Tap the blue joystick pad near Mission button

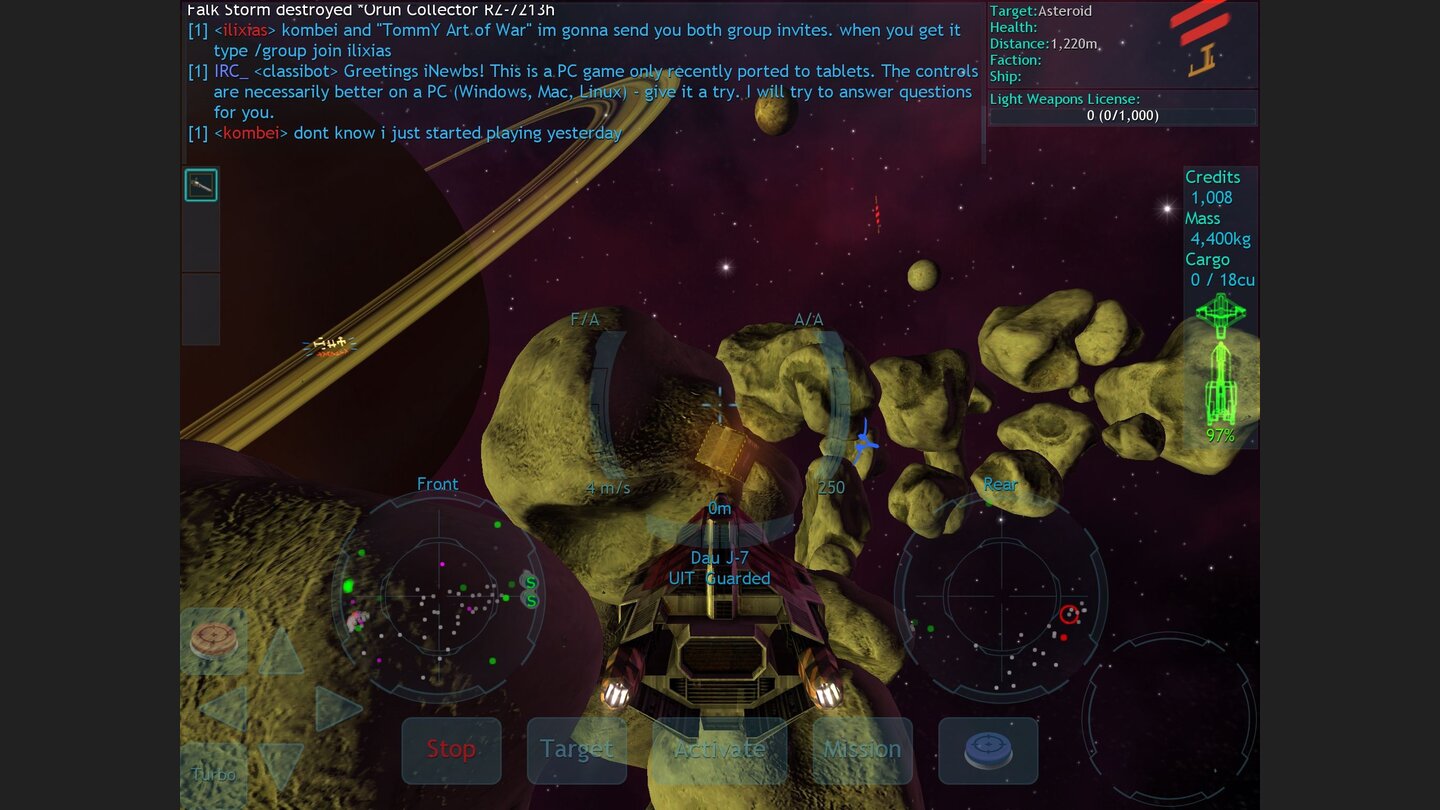[988, 750]
